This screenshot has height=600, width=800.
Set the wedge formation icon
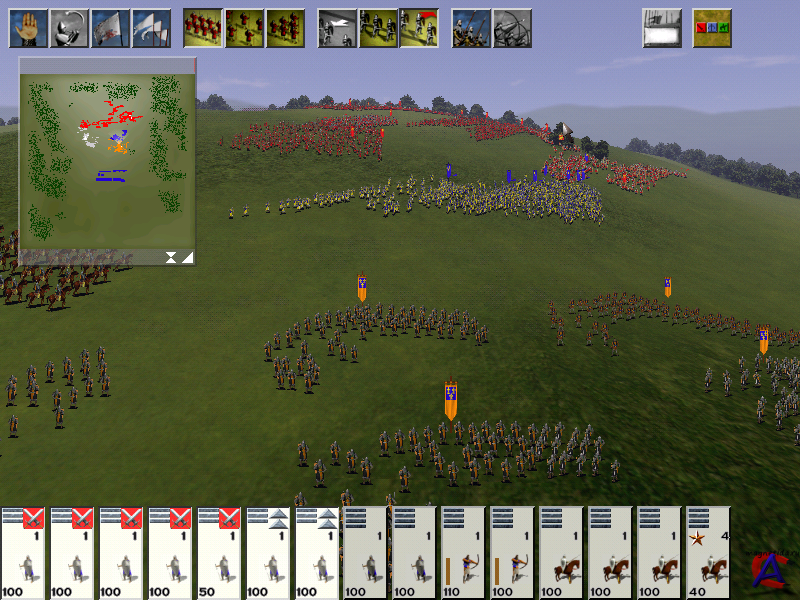point(285,29)
